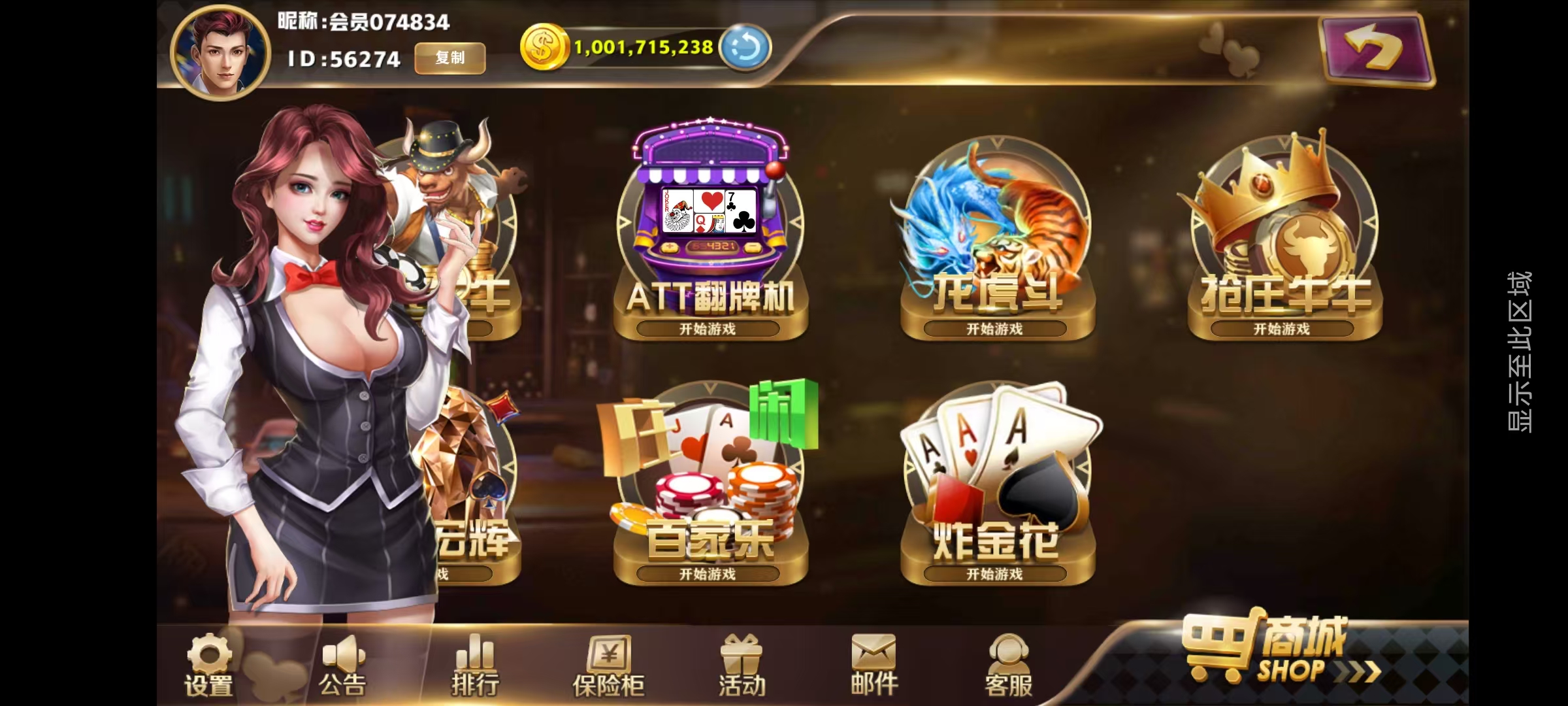Click the gold coin balance display
Image resolution: width=1568 pixels, height=706 pixels.
[644, 47]
